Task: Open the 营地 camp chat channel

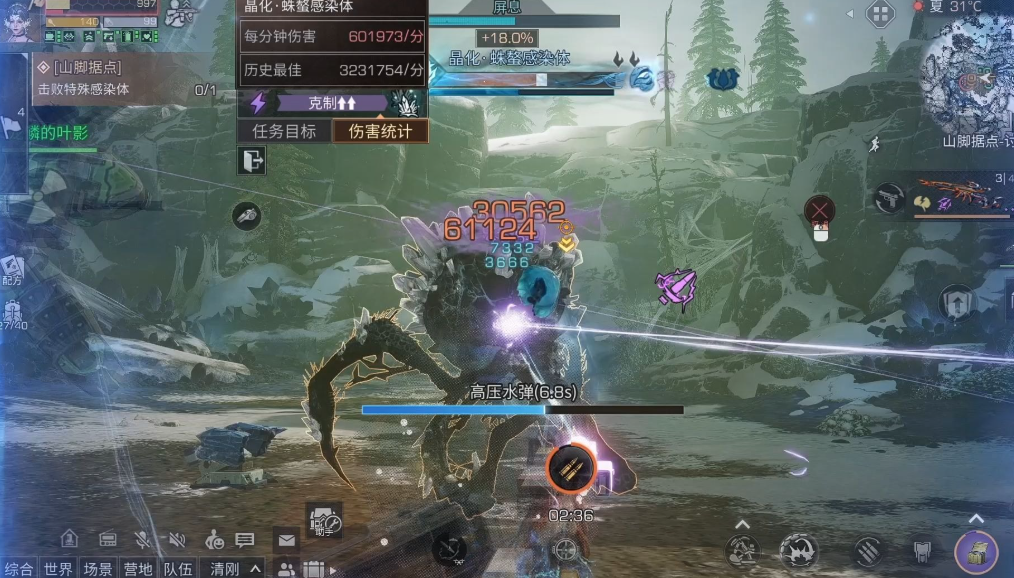Action: (x=138, y=569)
